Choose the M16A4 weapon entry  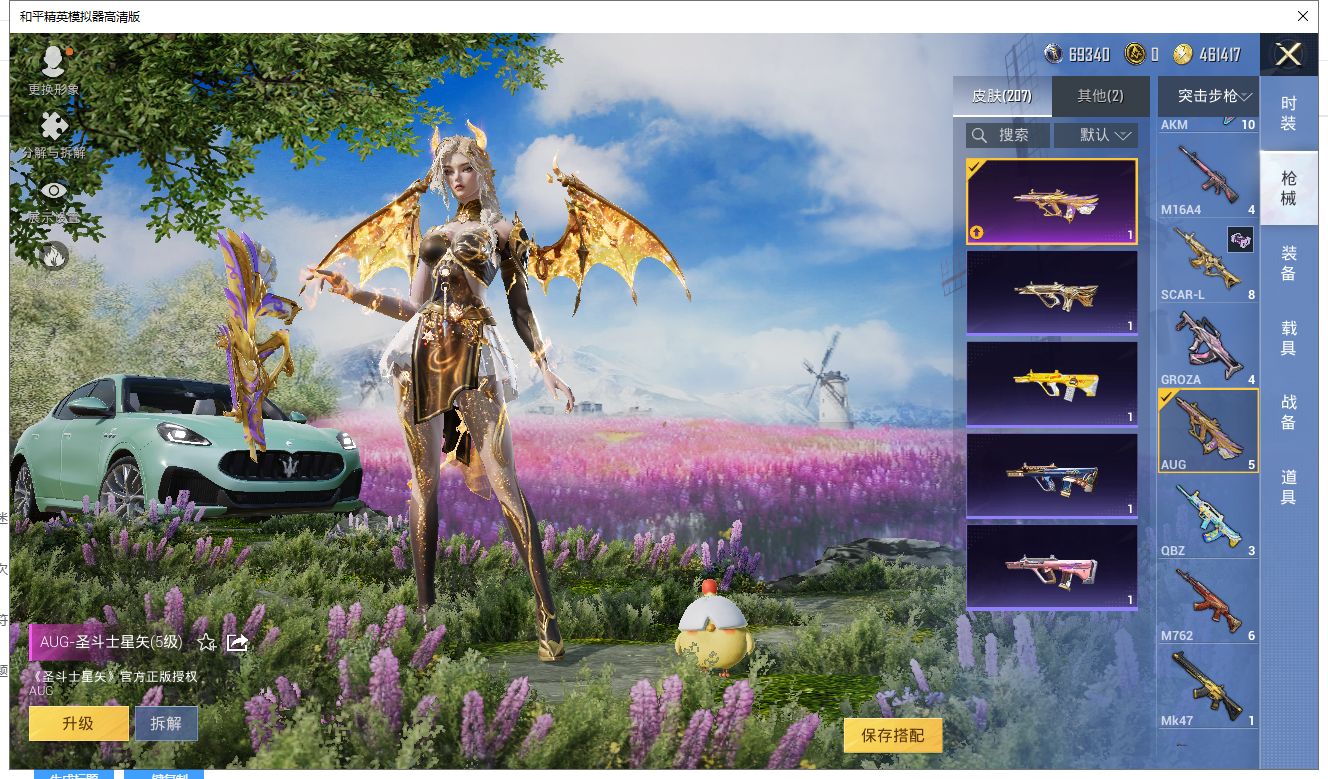1207,180
